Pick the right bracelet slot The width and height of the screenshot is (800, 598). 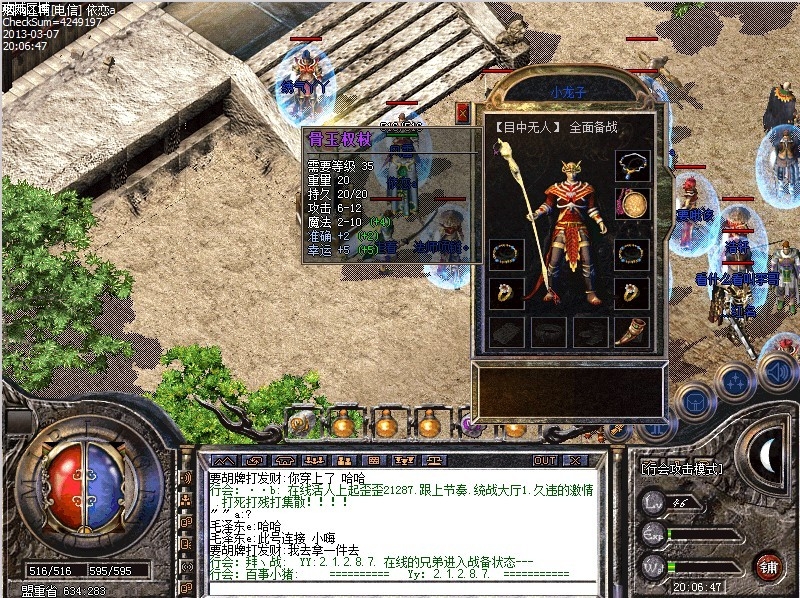(632, 254)
